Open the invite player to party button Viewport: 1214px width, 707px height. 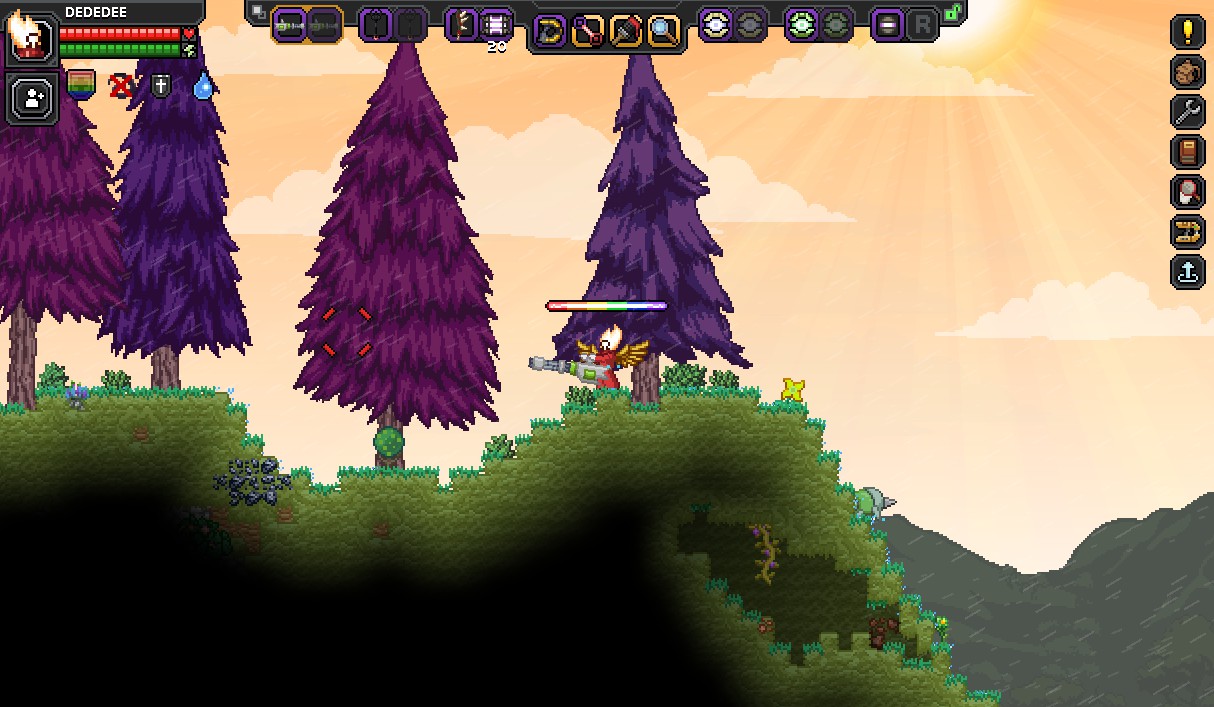[x=33, y=98]
